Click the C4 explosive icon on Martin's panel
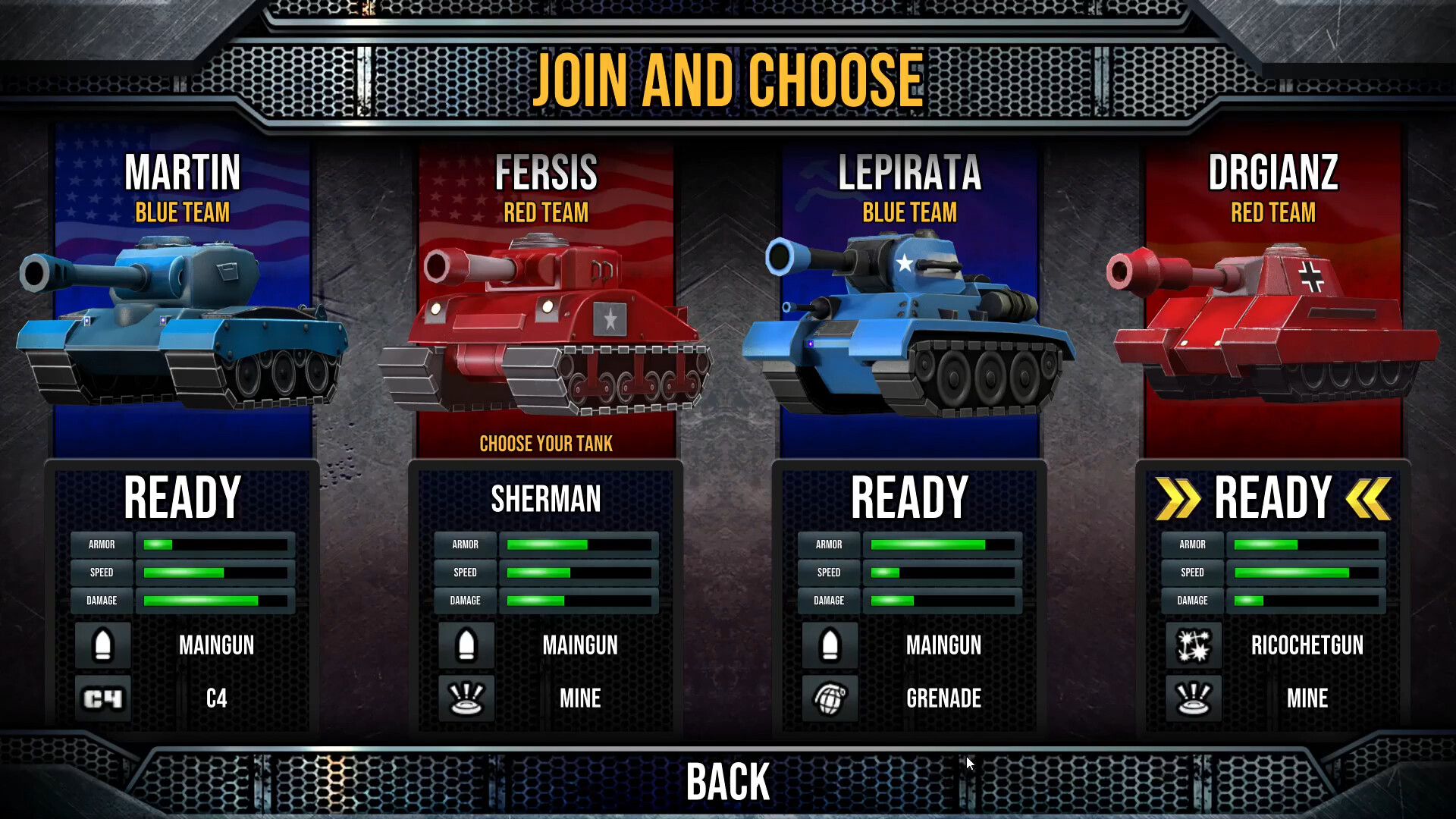The width and height of the screenshot is (1456, 819). pos(102,698)
